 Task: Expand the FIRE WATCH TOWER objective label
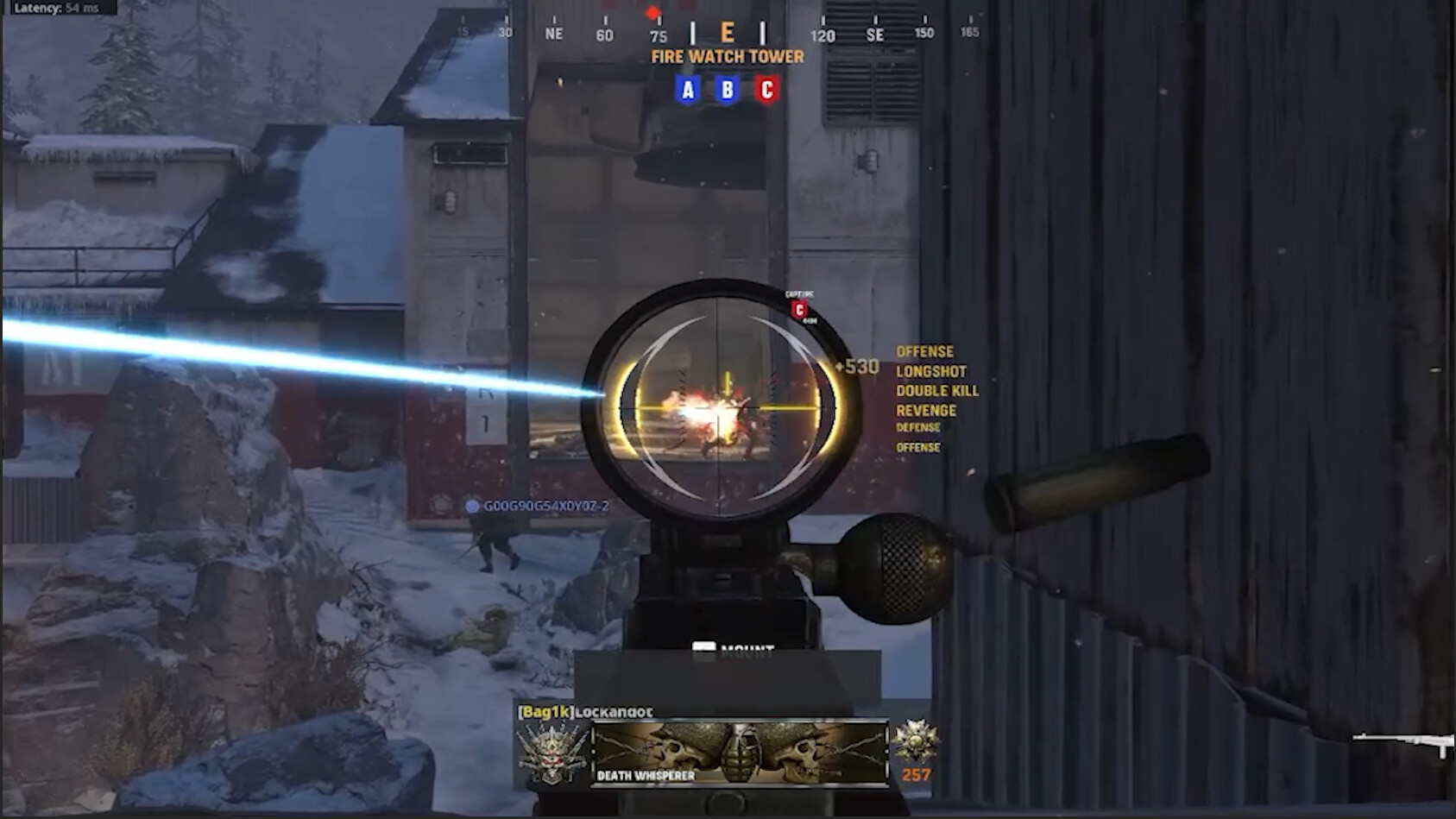point(726,57)
